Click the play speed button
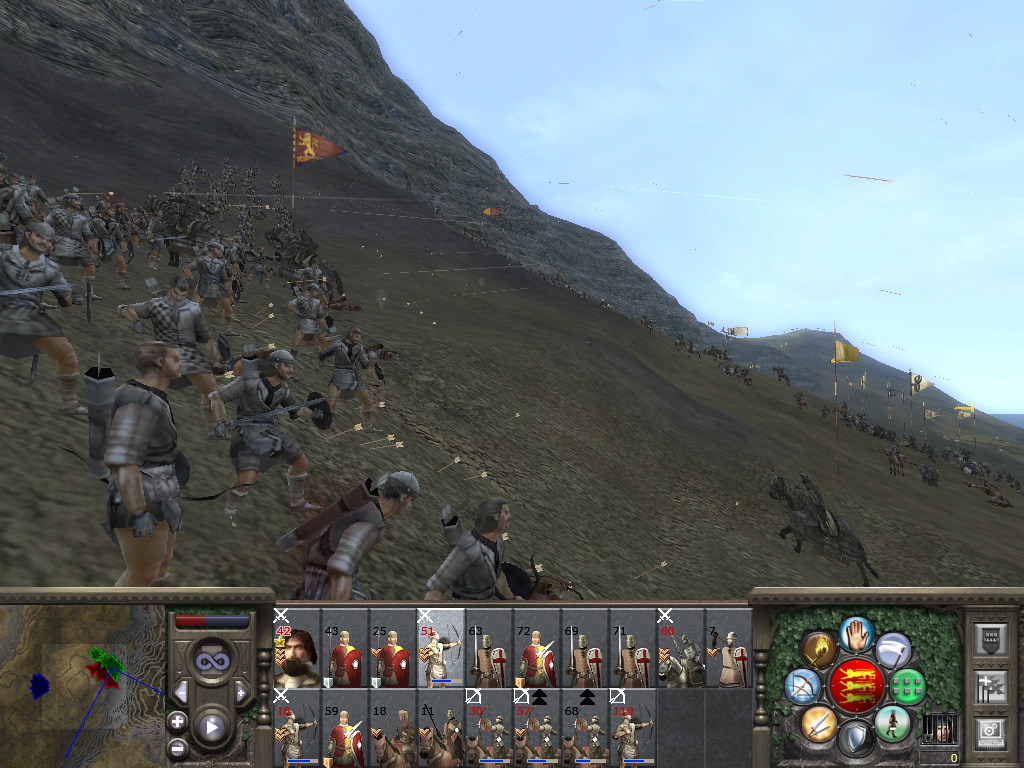 coord(211,727)
